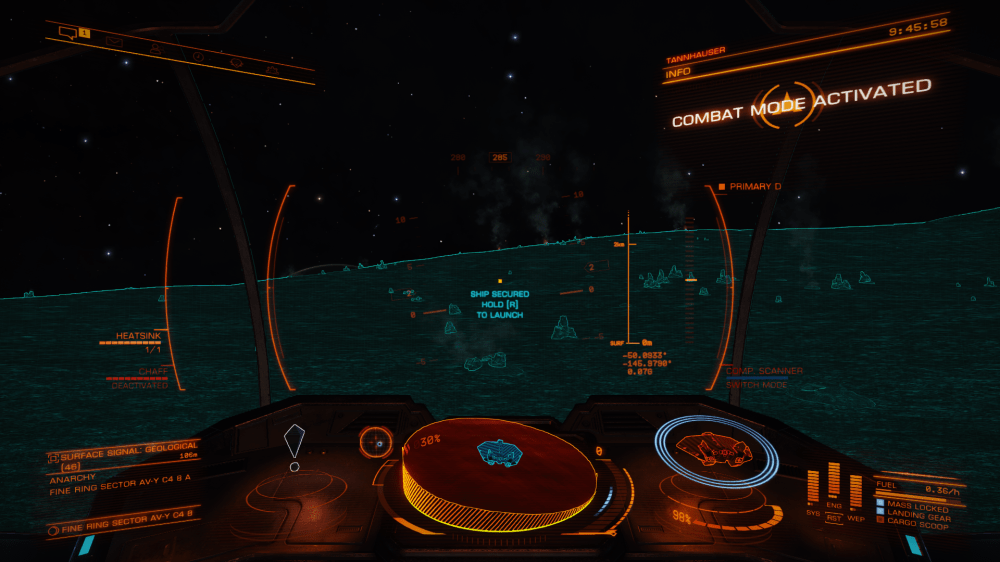This screenshot has height=562, width=1000.
Task: Click the compass target indicator circle
Action: pyautogui.click(x=376, y=441)
